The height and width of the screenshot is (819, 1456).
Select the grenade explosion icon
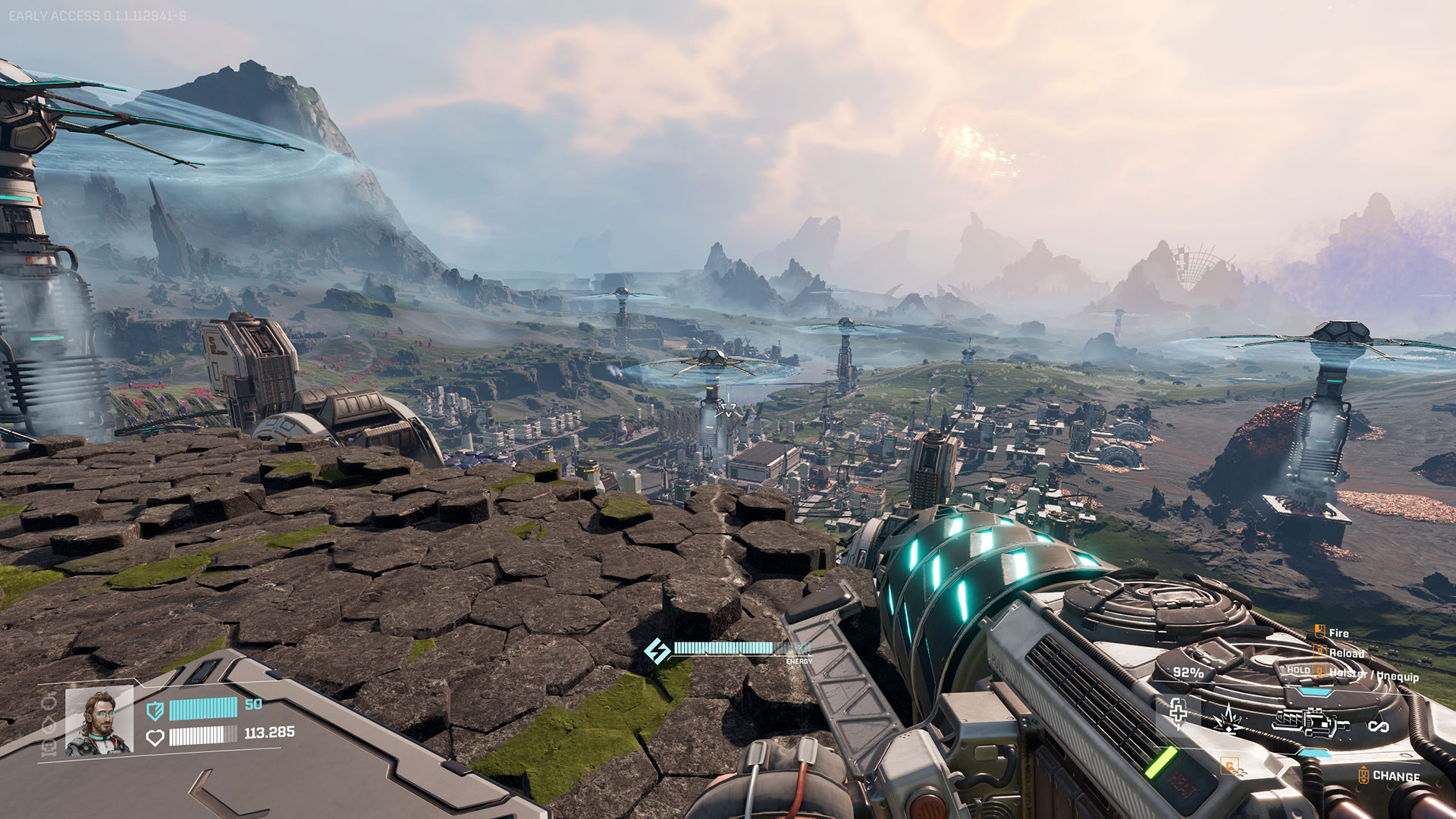(1227, 719)
